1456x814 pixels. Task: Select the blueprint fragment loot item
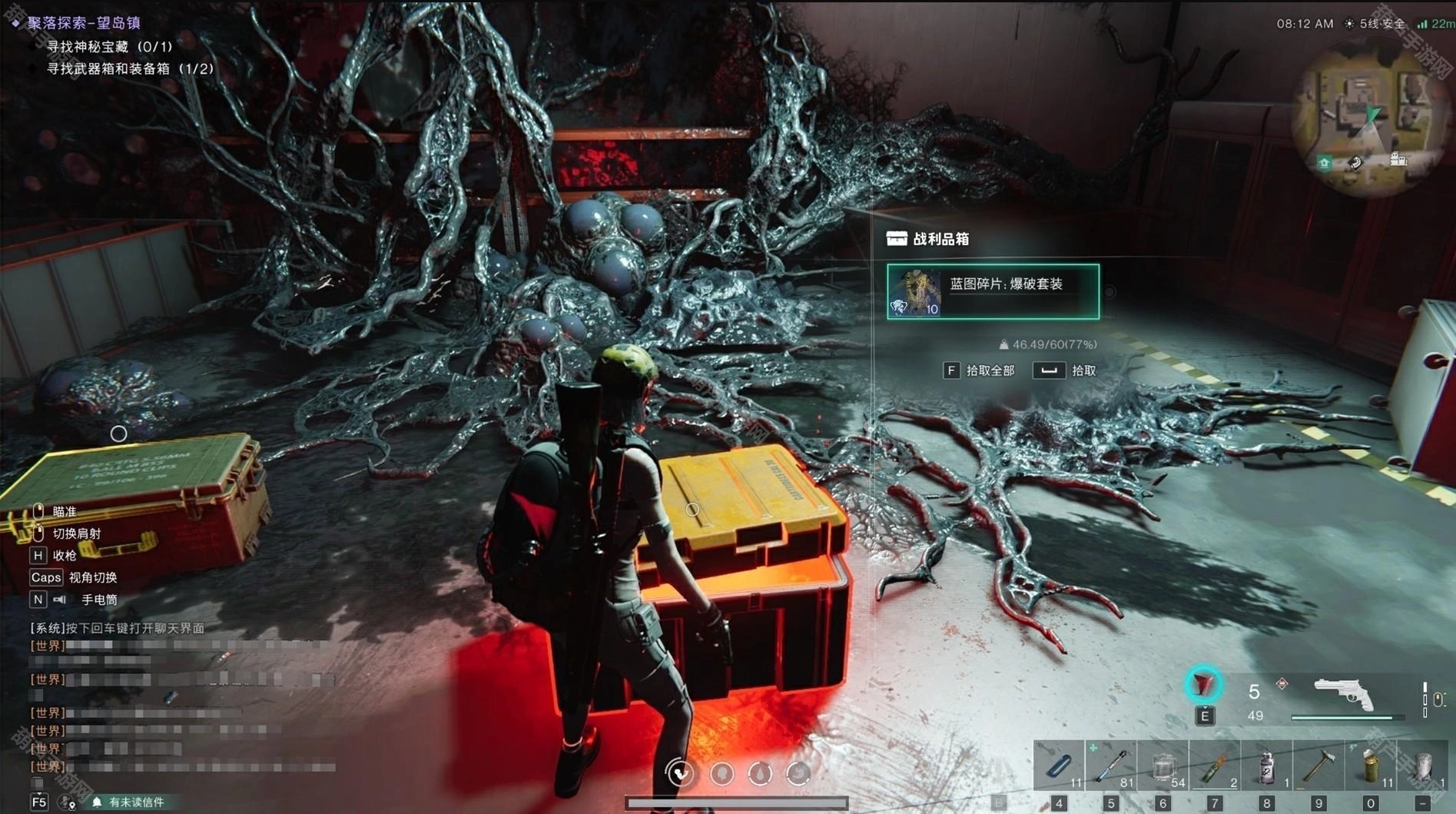(993, 291)
